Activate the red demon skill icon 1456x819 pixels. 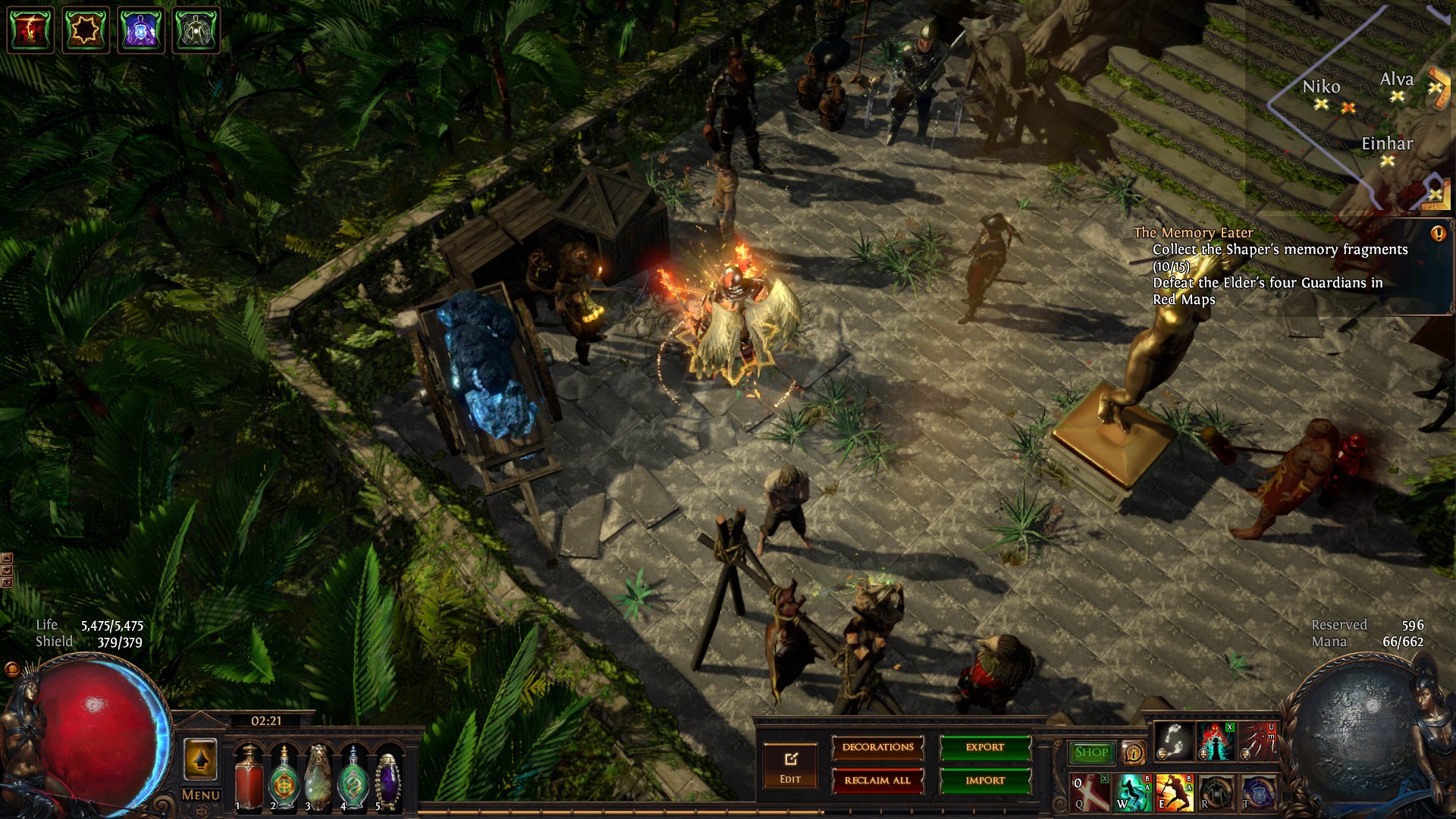click(x=1215, y=740)
